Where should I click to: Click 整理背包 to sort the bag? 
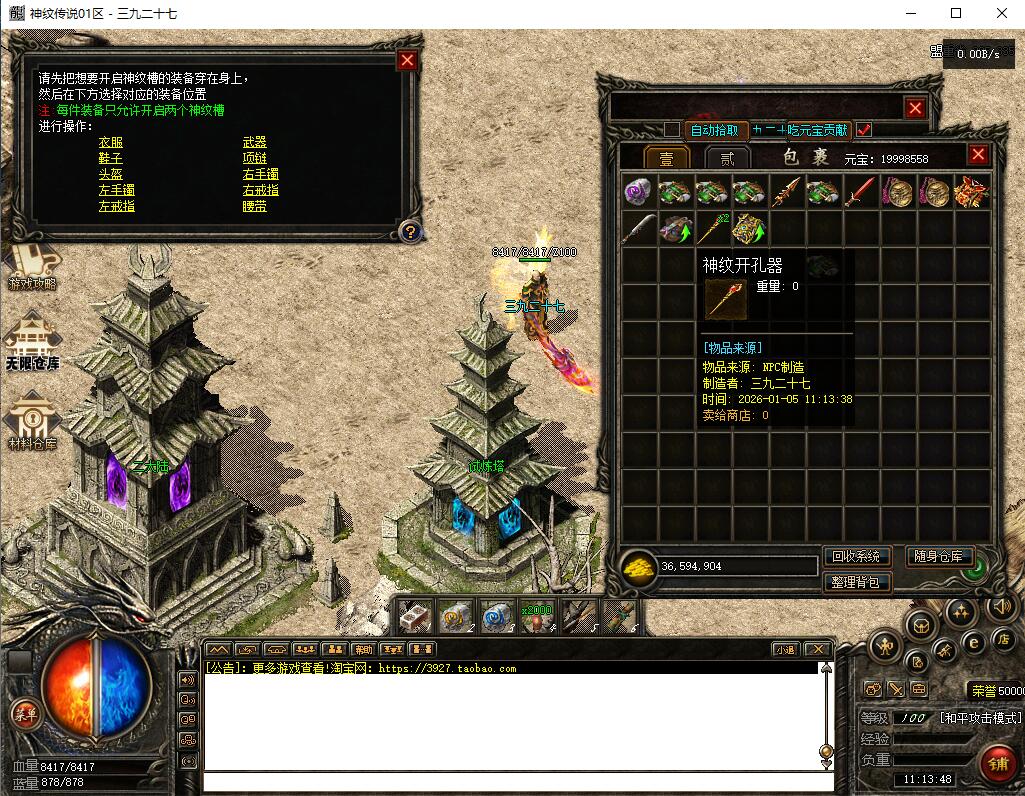pyautogui.click(x=856, y=582)
